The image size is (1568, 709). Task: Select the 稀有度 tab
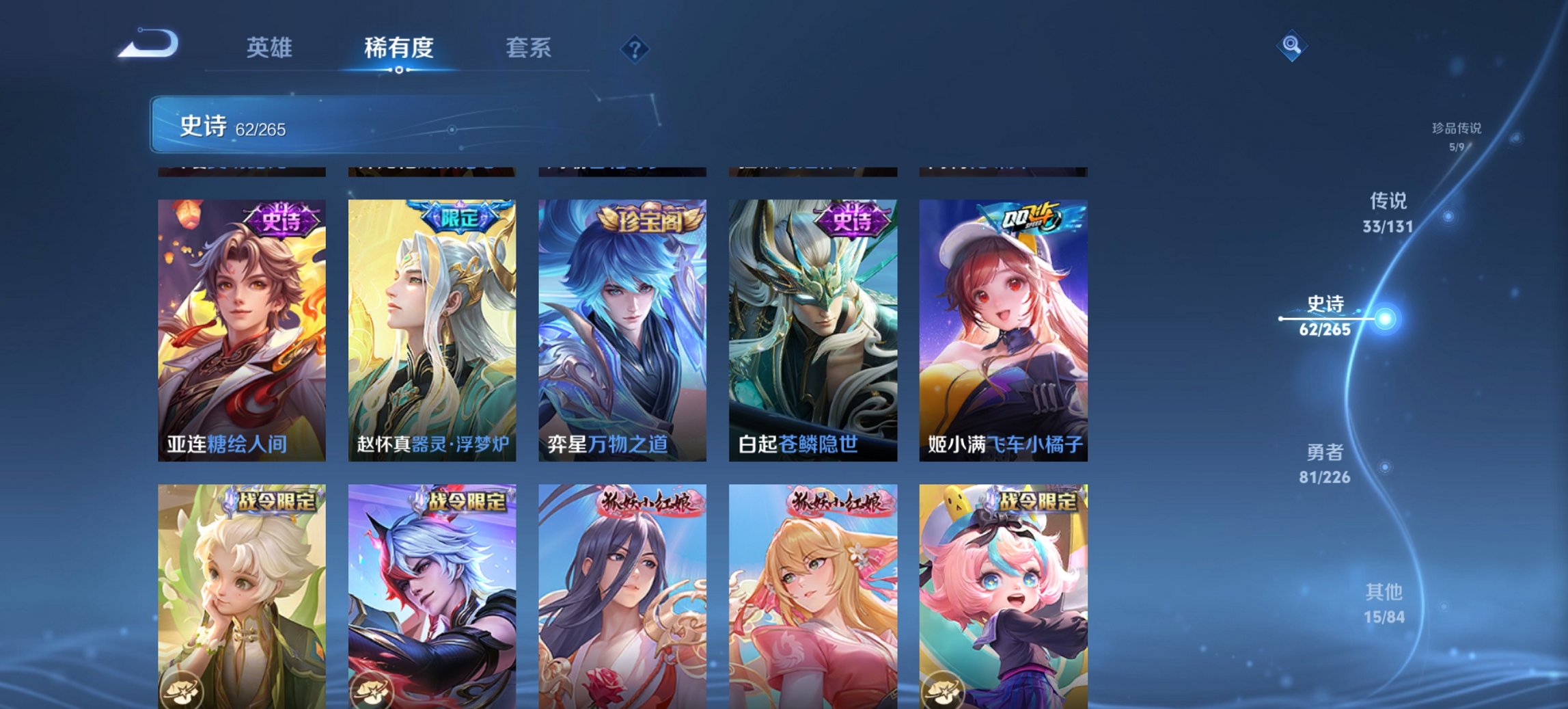coord(398,48)
